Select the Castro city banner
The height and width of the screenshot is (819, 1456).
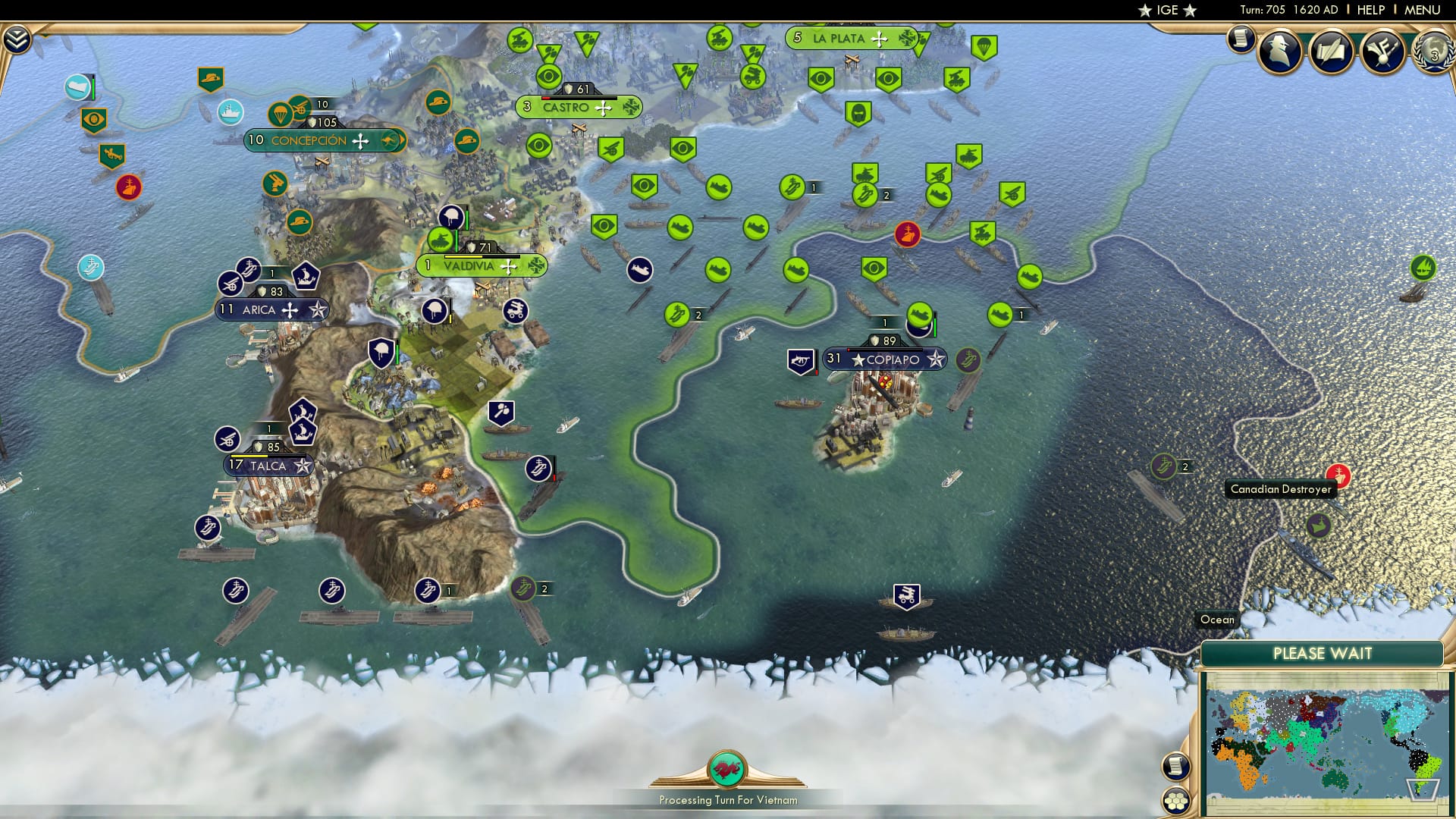click(x=566, y=107)
